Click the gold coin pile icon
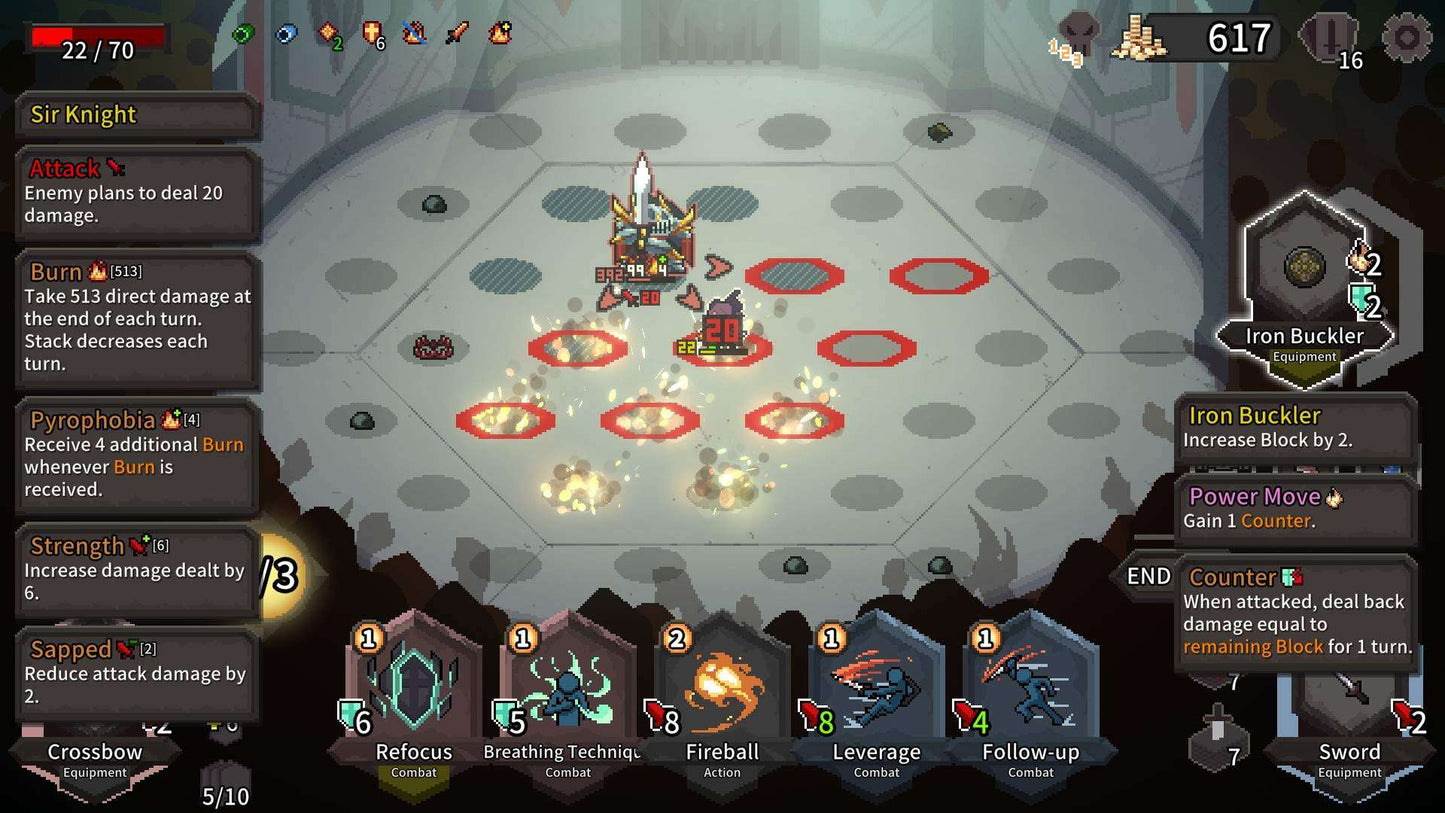Screen dimensions: 1445x813 [x=1138, y=40]
